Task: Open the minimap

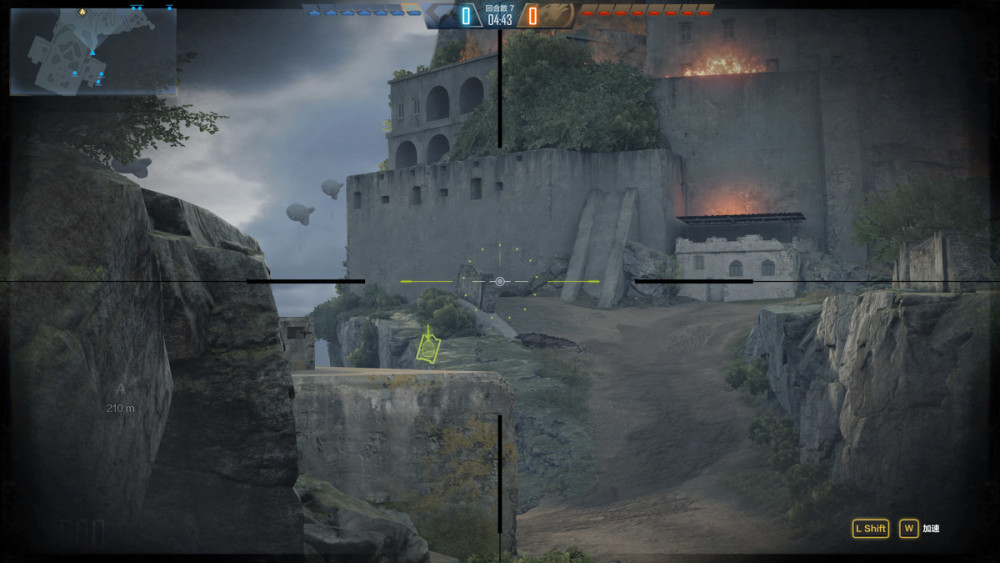Action: [x=93, y=52]
